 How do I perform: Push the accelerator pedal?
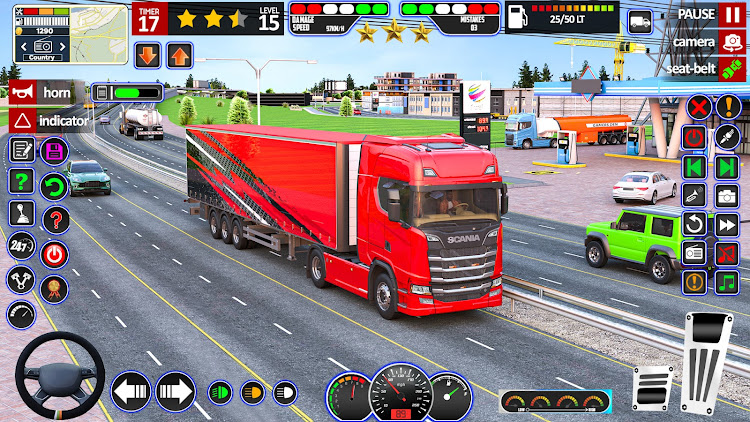708,362
